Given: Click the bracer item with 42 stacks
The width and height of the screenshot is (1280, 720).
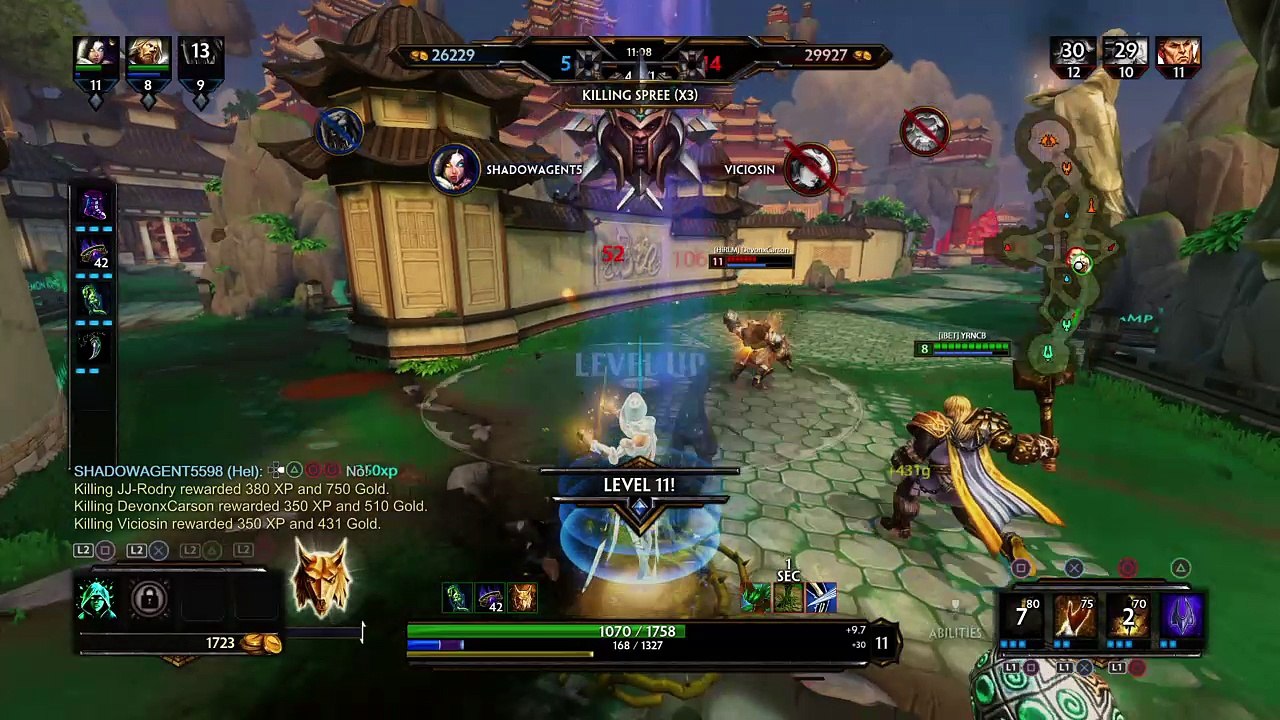Looking at the screenshot, I should pyautogui.click(x=94, y=254).
